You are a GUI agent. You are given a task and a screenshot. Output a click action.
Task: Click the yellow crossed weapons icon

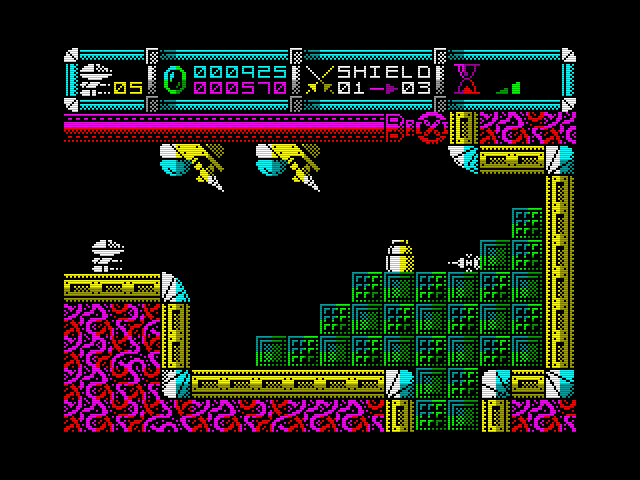(x=320, y=79)
